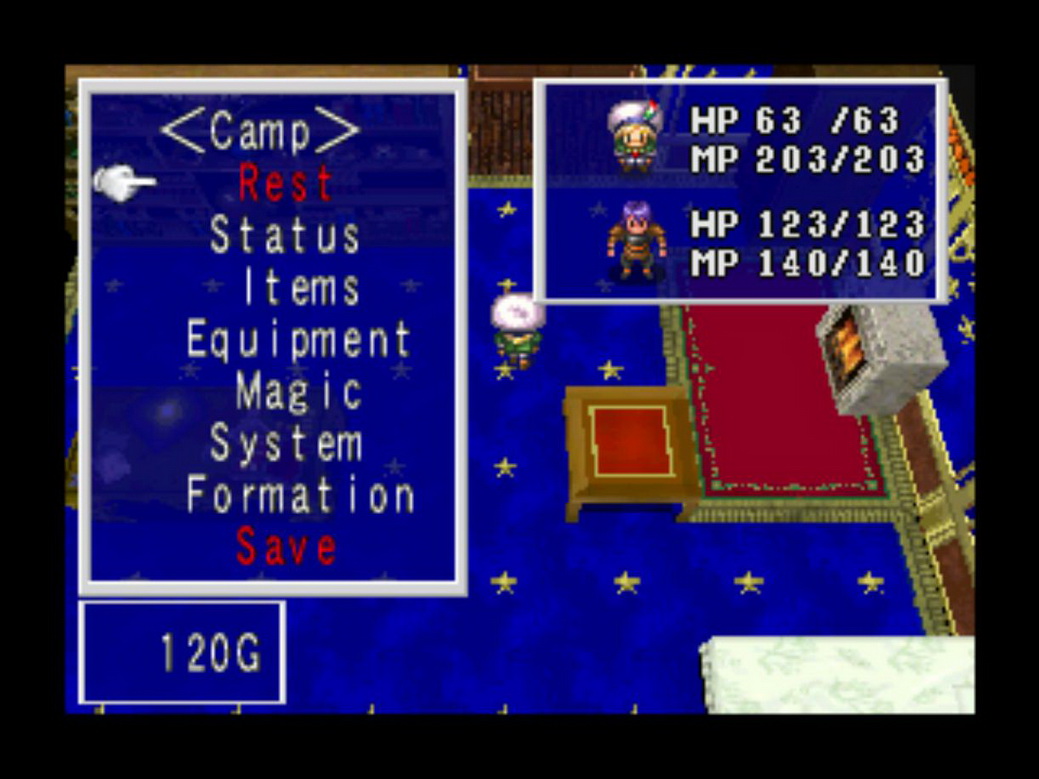Open the Status screen
The width and height of the screenshot is (1039, 779).
coord(285,236)
